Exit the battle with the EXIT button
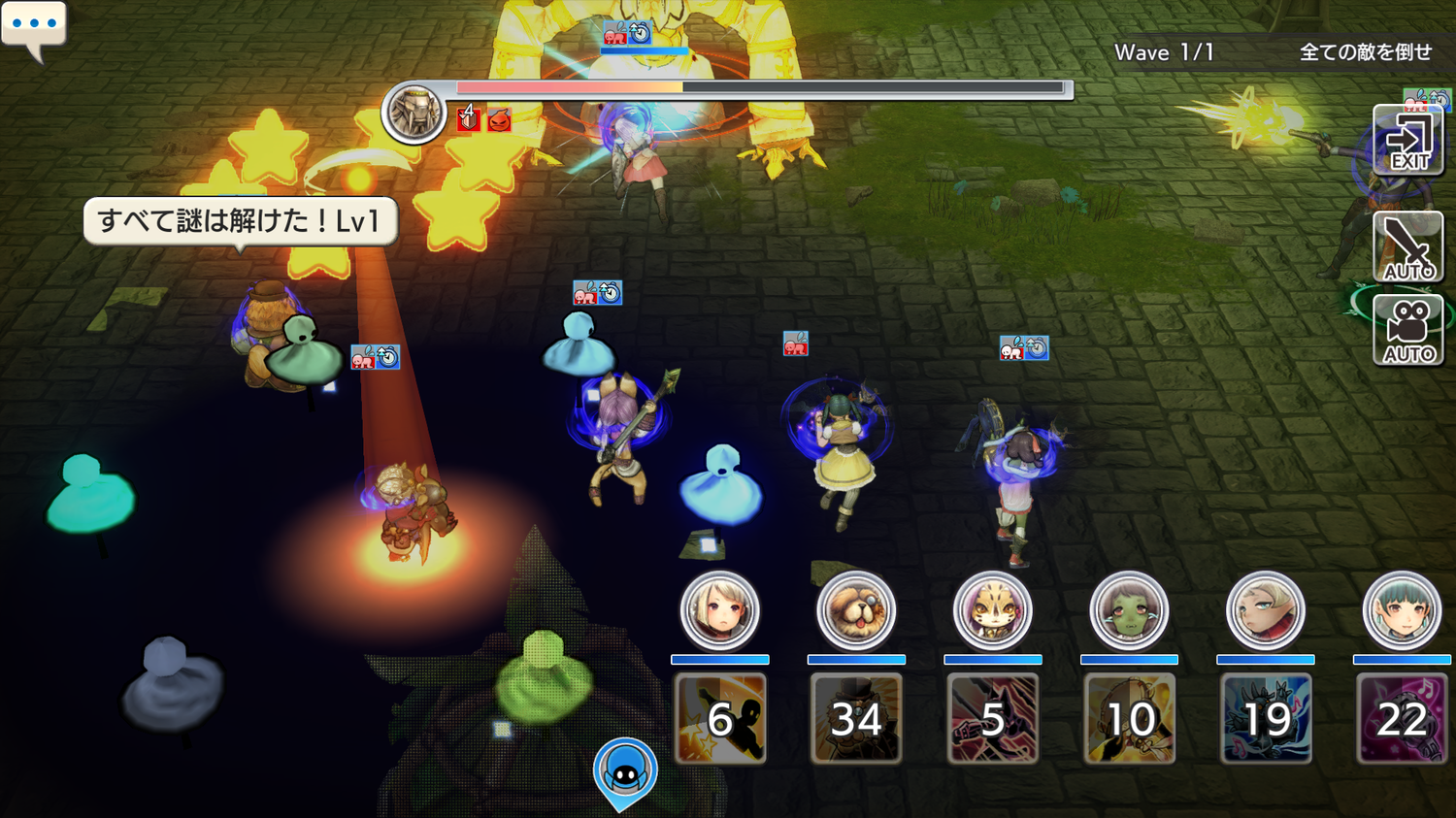1456x818 pixels. [1408, 142]
